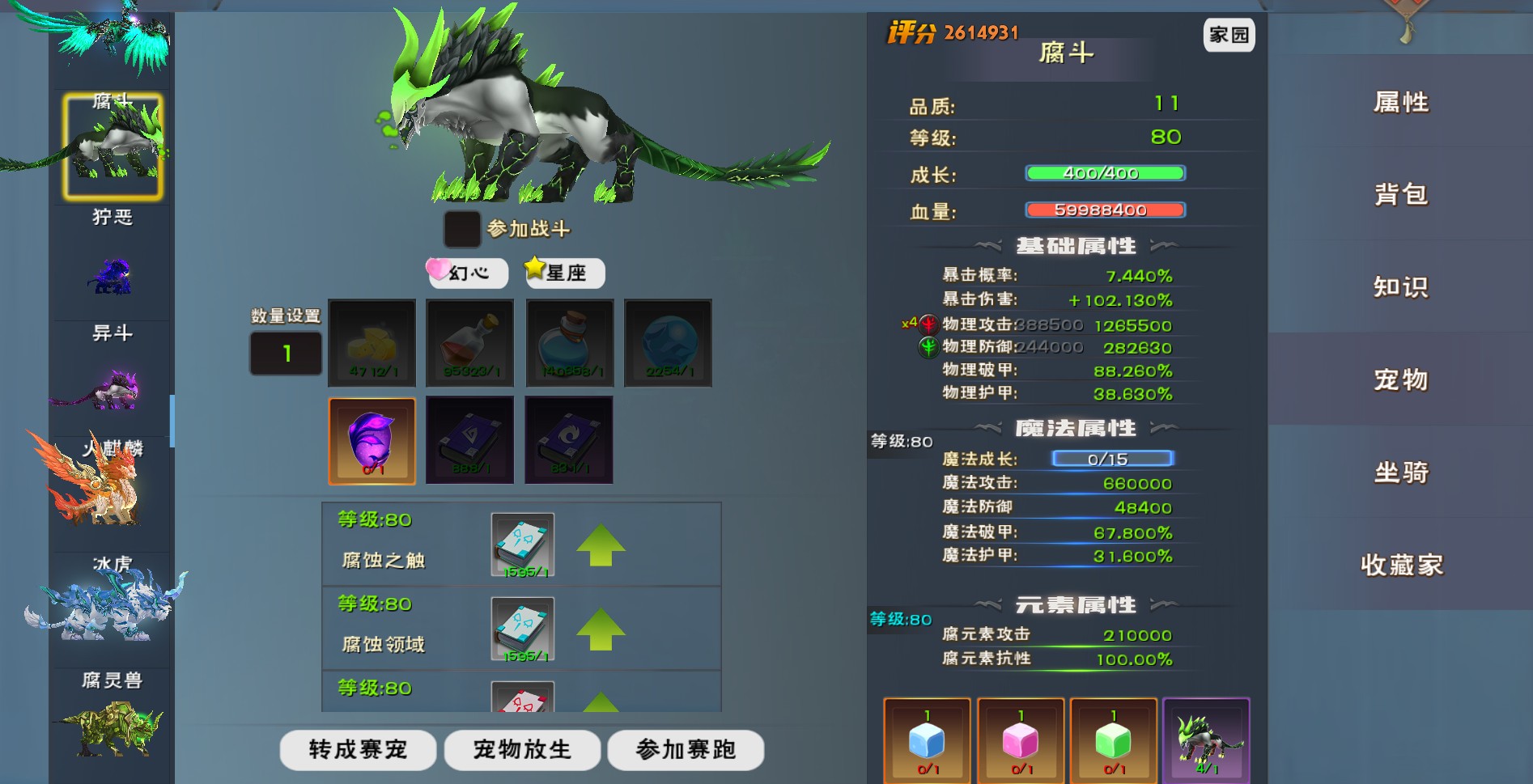The image size is (1533, 784).
Task: Toggle the 参加战斗 checkbox
Action: [462, 229]
